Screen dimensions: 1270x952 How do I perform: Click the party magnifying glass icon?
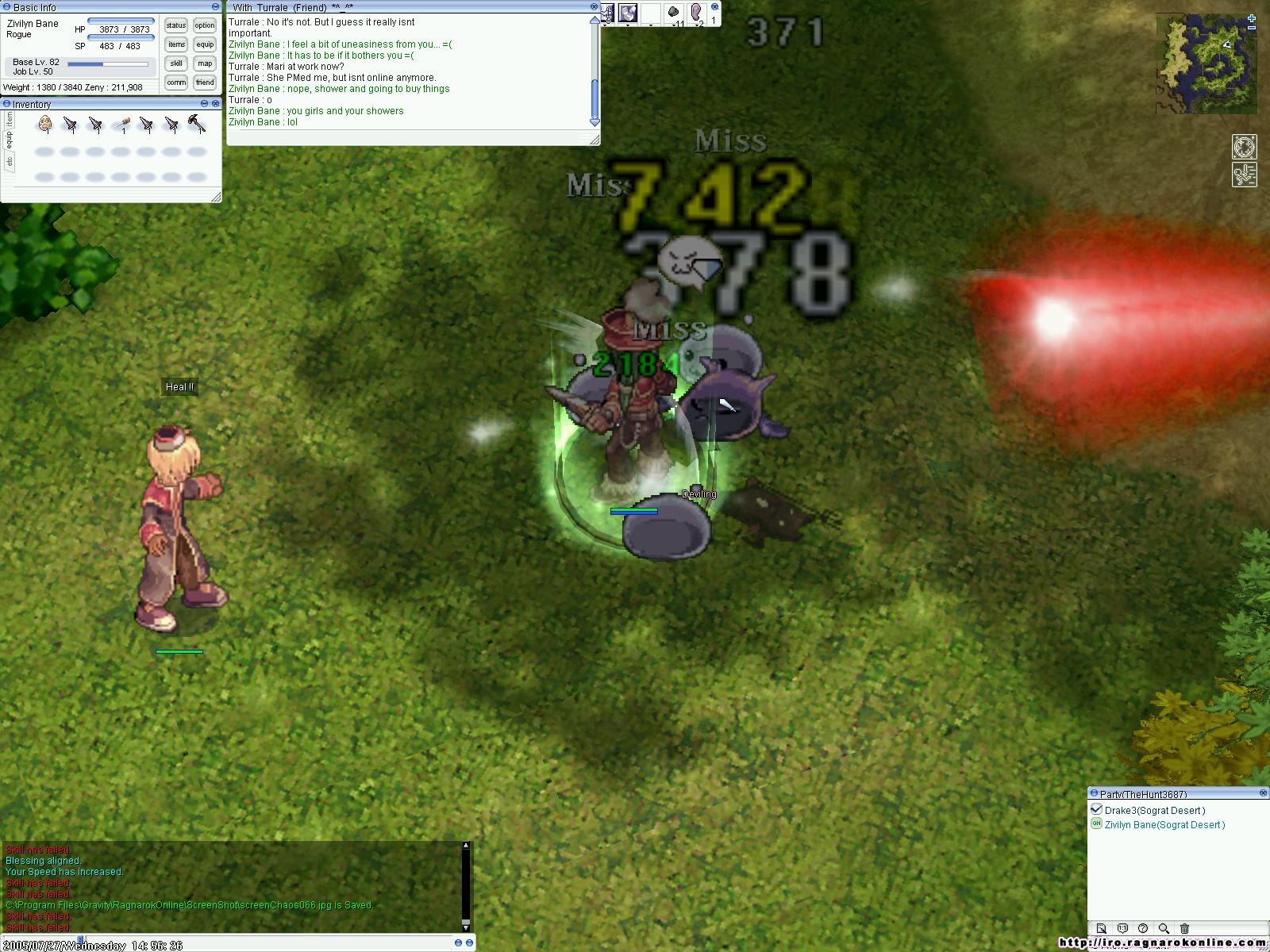(x=1164, y=928)
